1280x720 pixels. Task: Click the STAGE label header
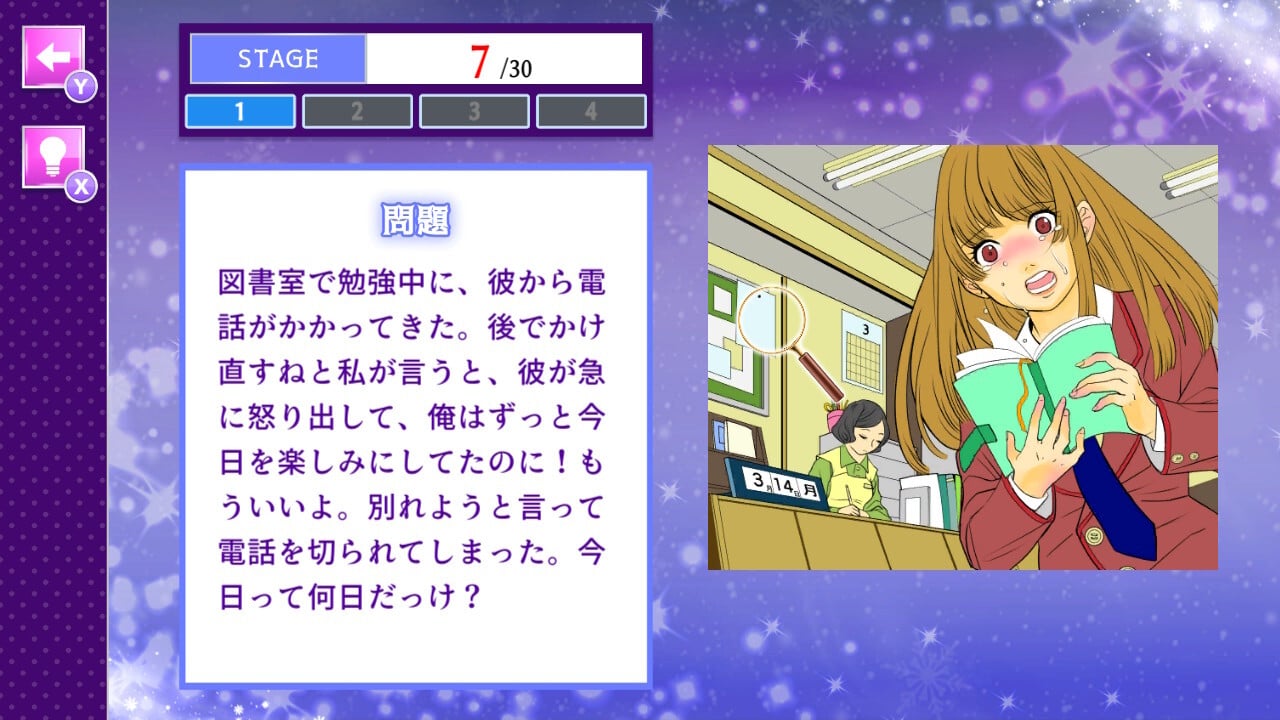[x=276, y=58]
